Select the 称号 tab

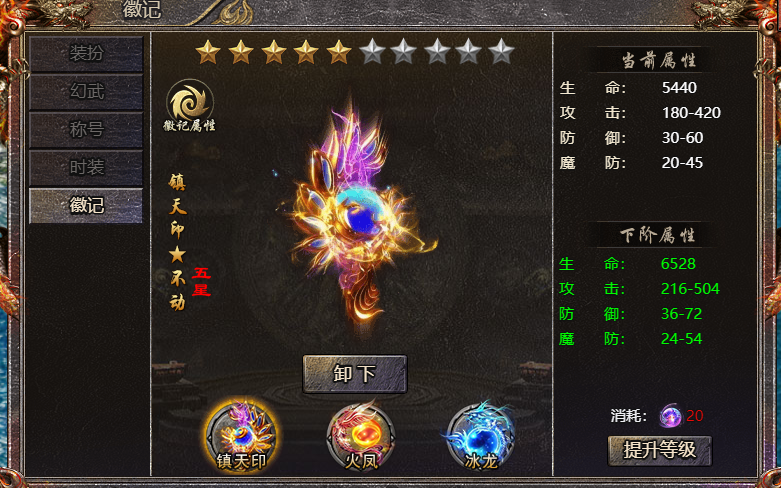coord(86,130)
